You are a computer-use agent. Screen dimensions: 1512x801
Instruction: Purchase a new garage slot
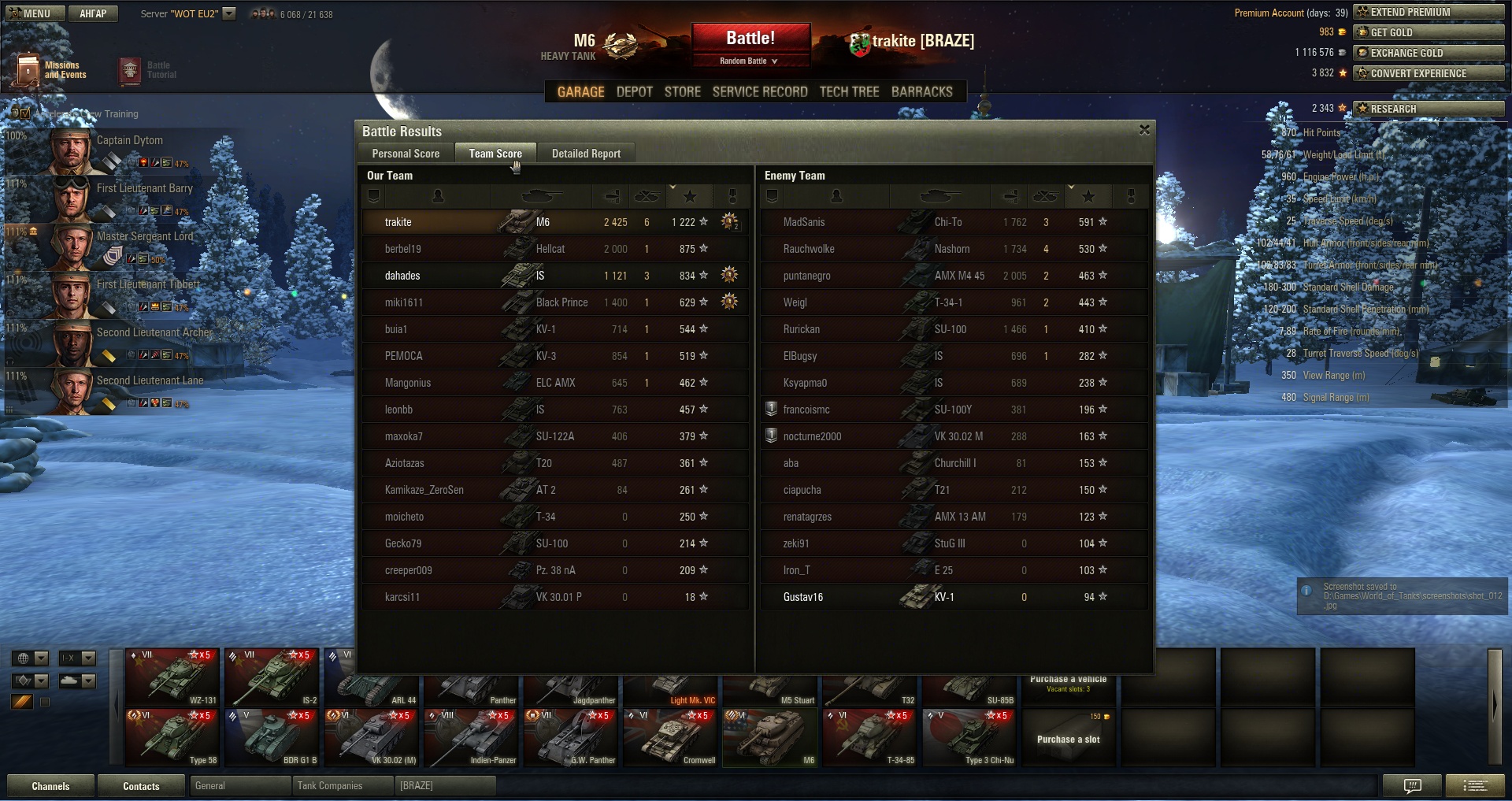point(1068,737)
